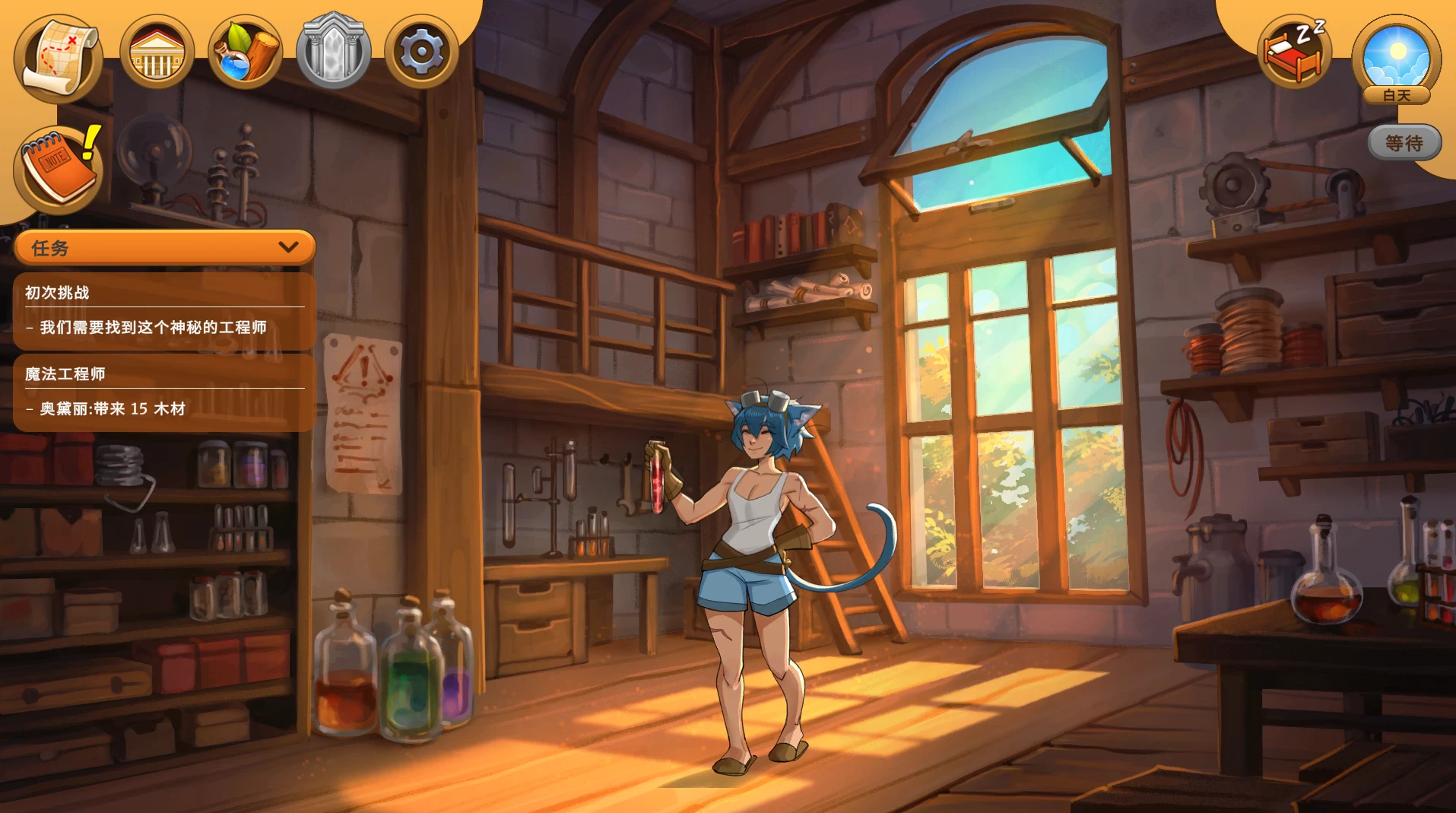Open the potion and wood resources icon
The height and width of the screenshot is (813, 1456).
(245, 52)
